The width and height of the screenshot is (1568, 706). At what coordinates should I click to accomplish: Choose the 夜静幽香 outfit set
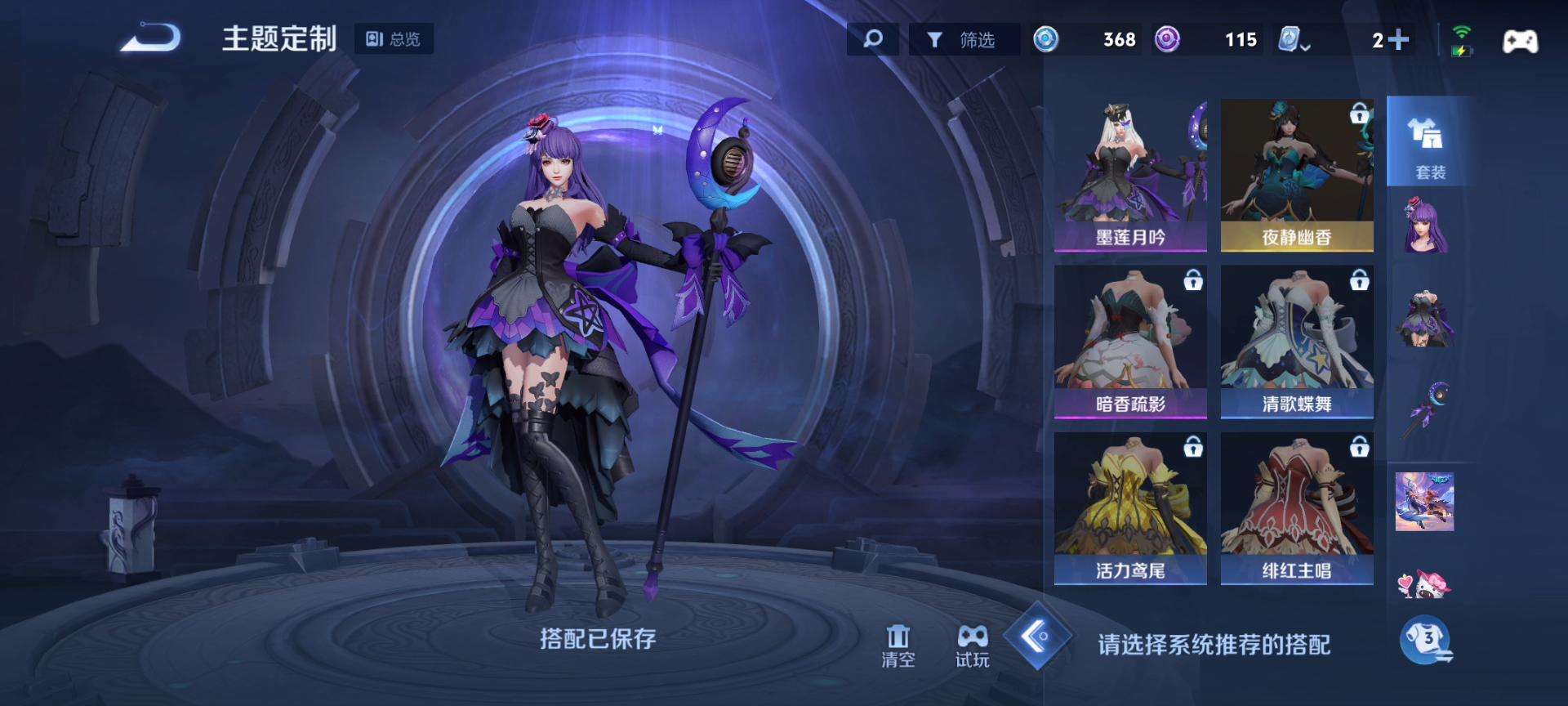point(1297,176)
